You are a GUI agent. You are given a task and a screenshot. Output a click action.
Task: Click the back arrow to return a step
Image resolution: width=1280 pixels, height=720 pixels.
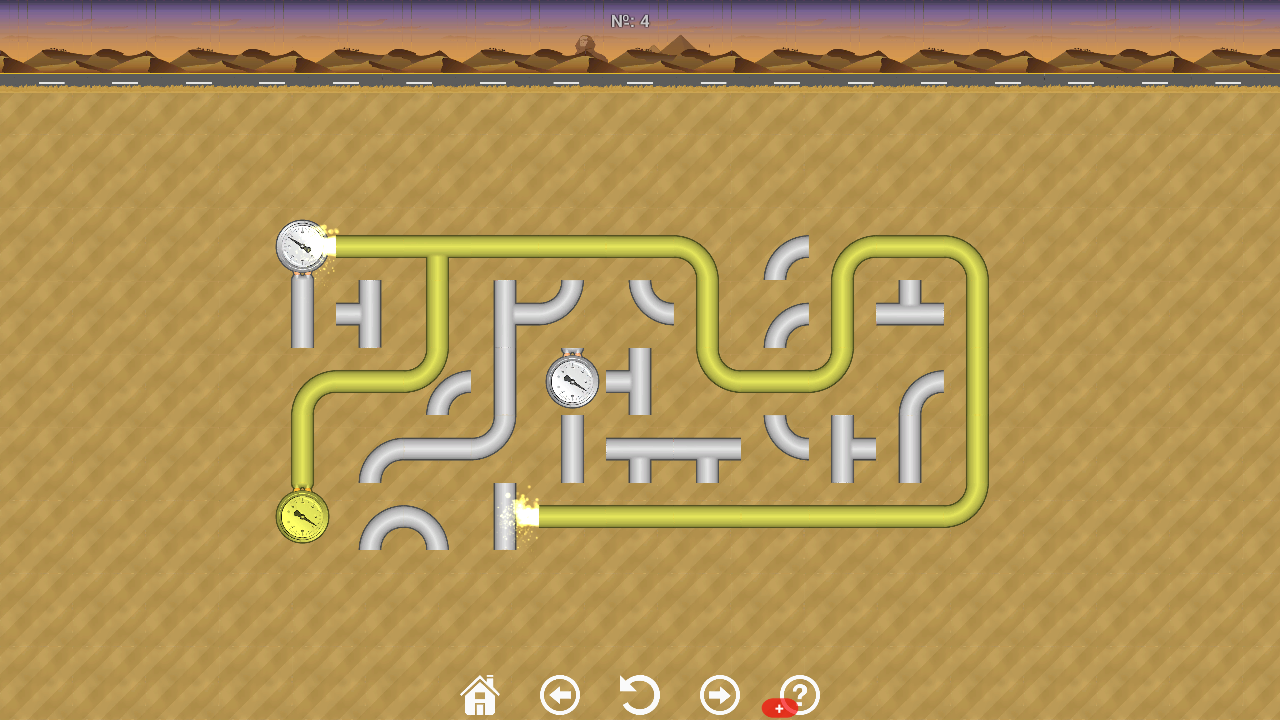pos(559,693)
